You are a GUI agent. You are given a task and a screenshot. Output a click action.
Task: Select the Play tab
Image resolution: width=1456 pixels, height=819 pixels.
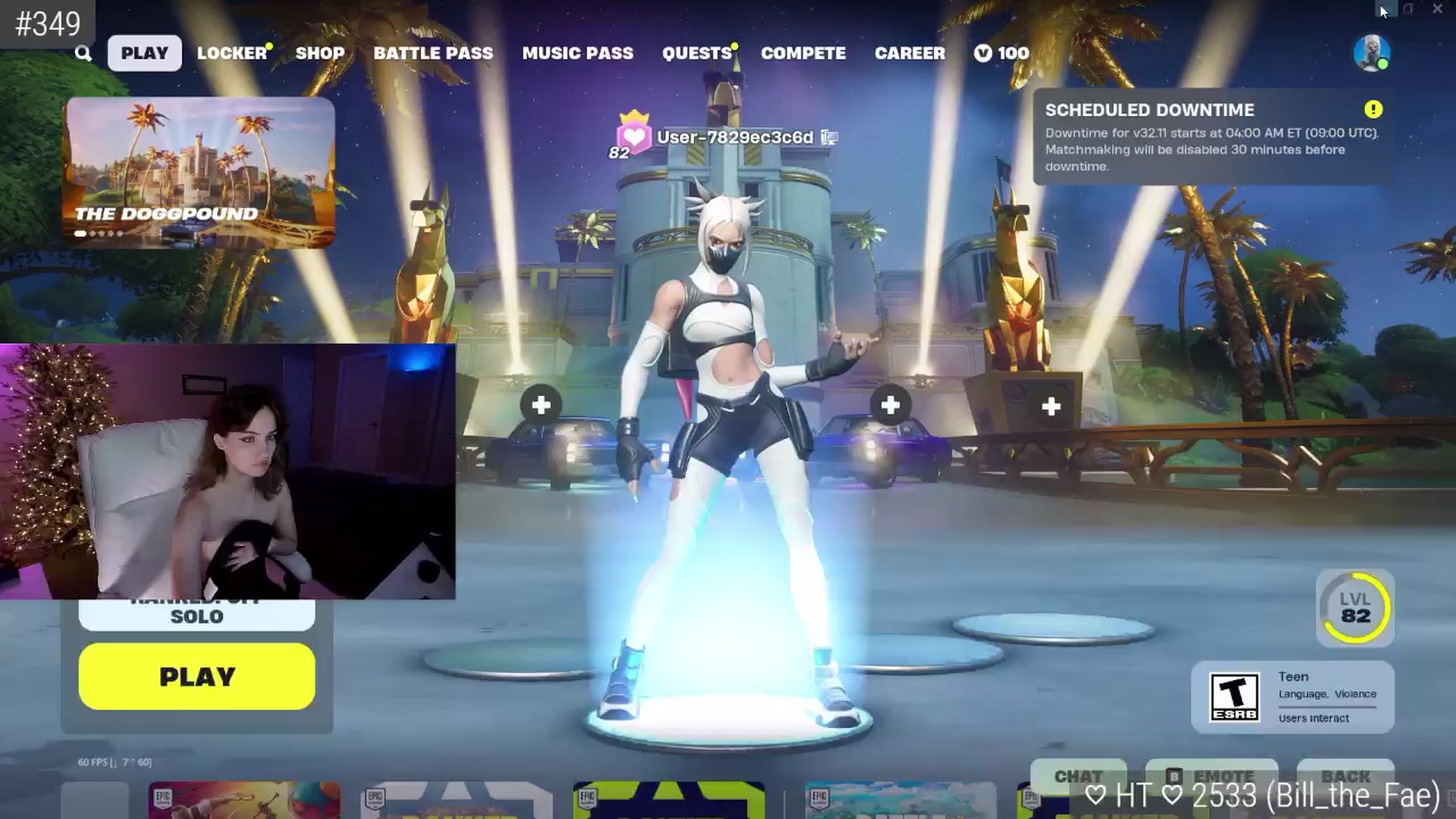click(144, 53)
